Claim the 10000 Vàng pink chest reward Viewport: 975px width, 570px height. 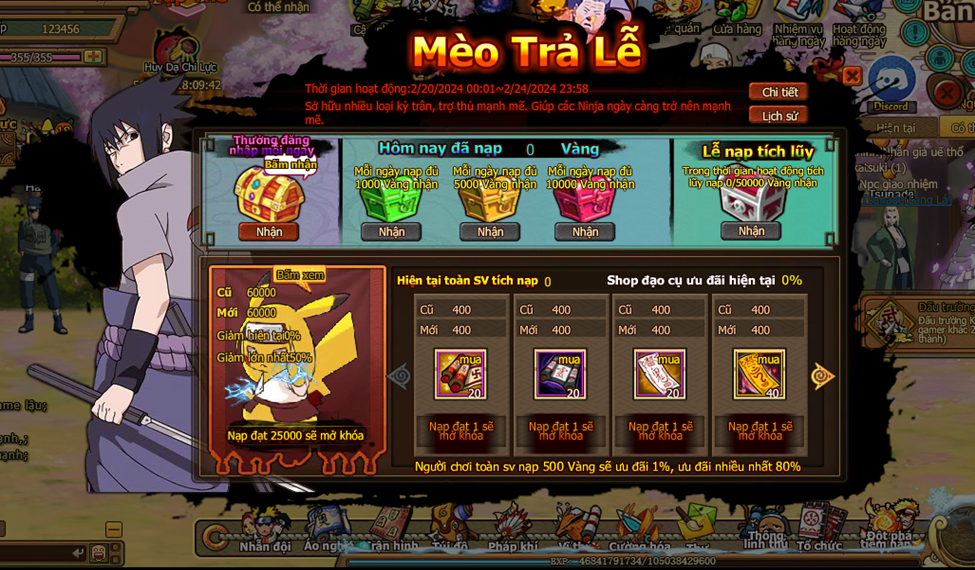(585, 232)
